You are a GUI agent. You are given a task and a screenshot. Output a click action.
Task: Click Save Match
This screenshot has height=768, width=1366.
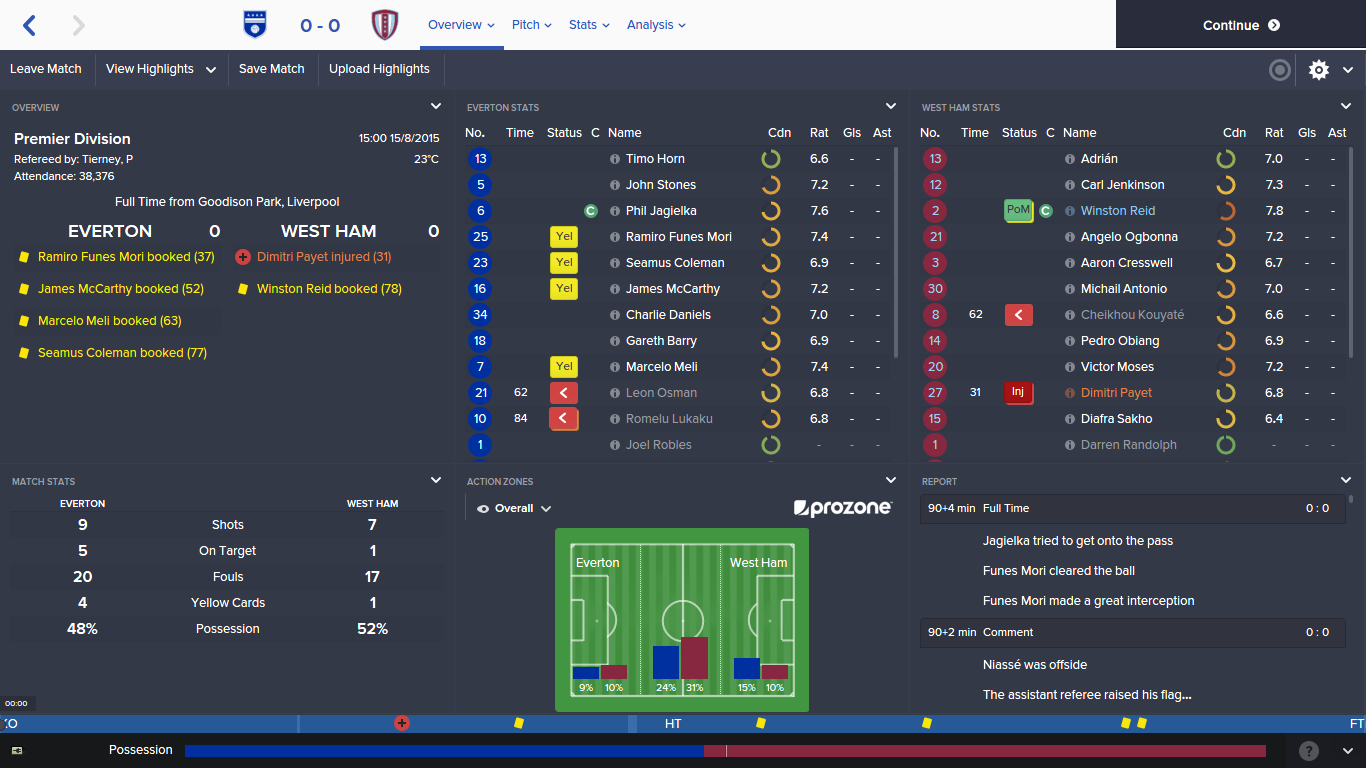click(271, 69)
